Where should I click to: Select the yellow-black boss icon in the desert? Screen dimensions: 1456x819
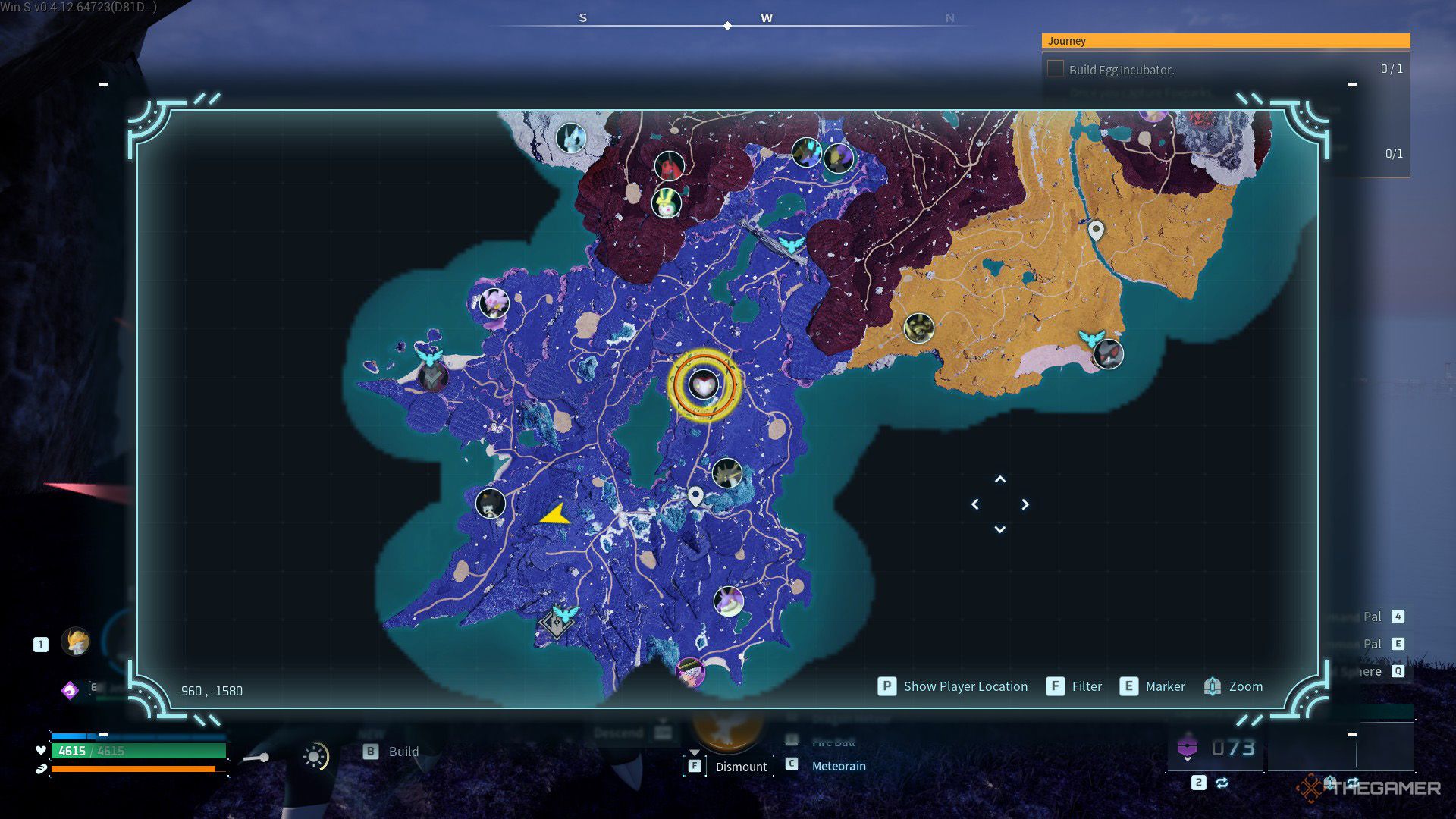point(918,328)
